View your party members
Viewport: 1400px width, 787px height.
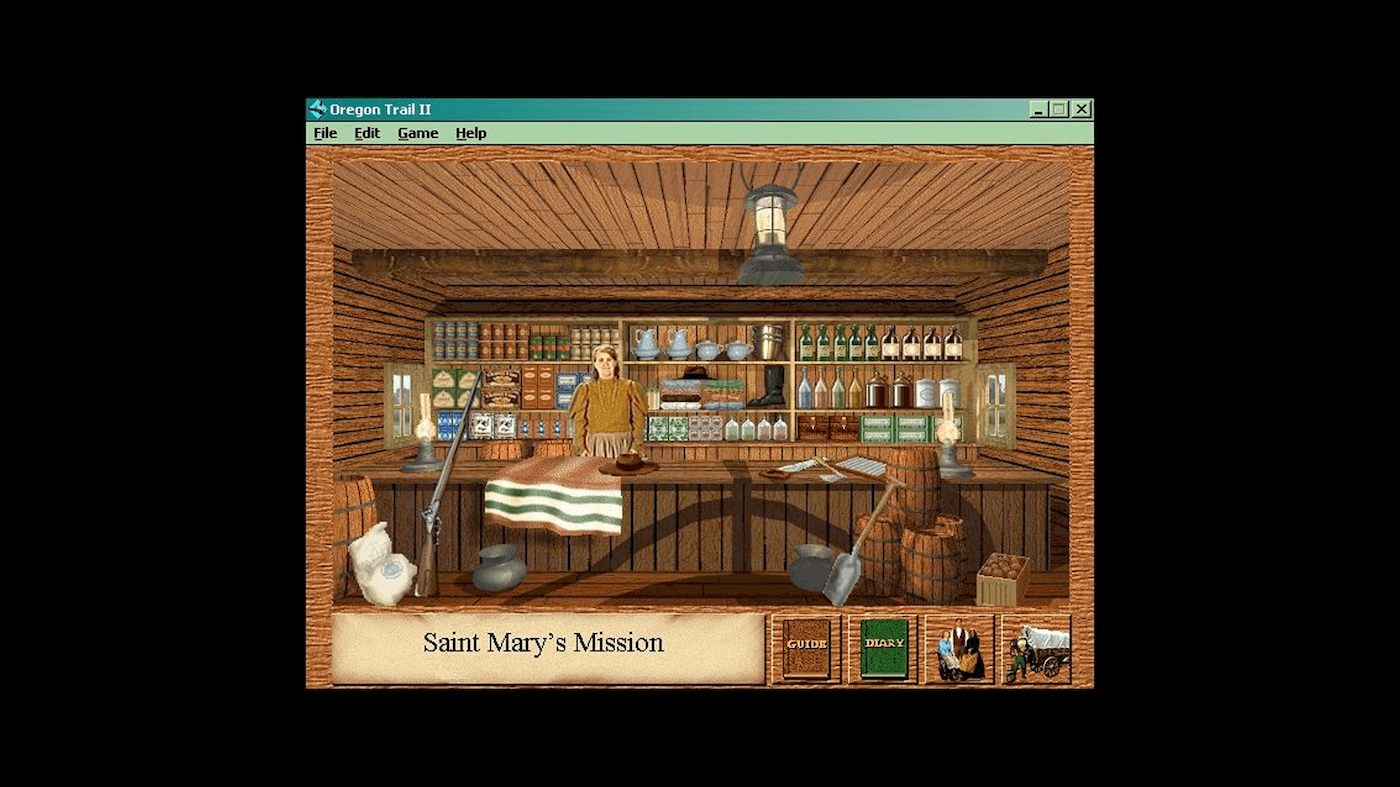[958, 648]
